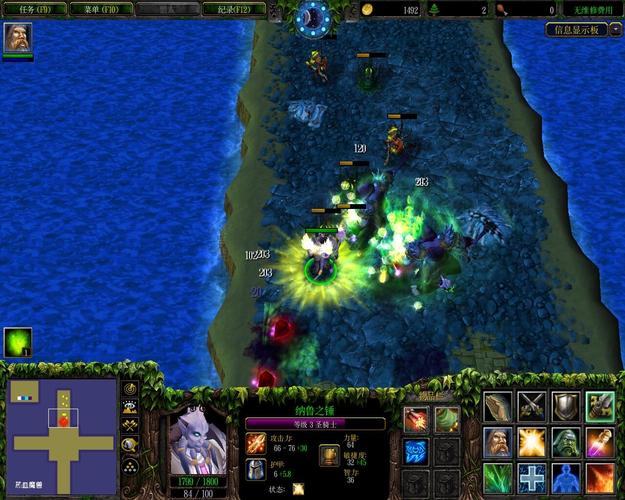This screenshot has height=500, width=625.
Task: Cast the flame ability icon
Action: (600, 476)
